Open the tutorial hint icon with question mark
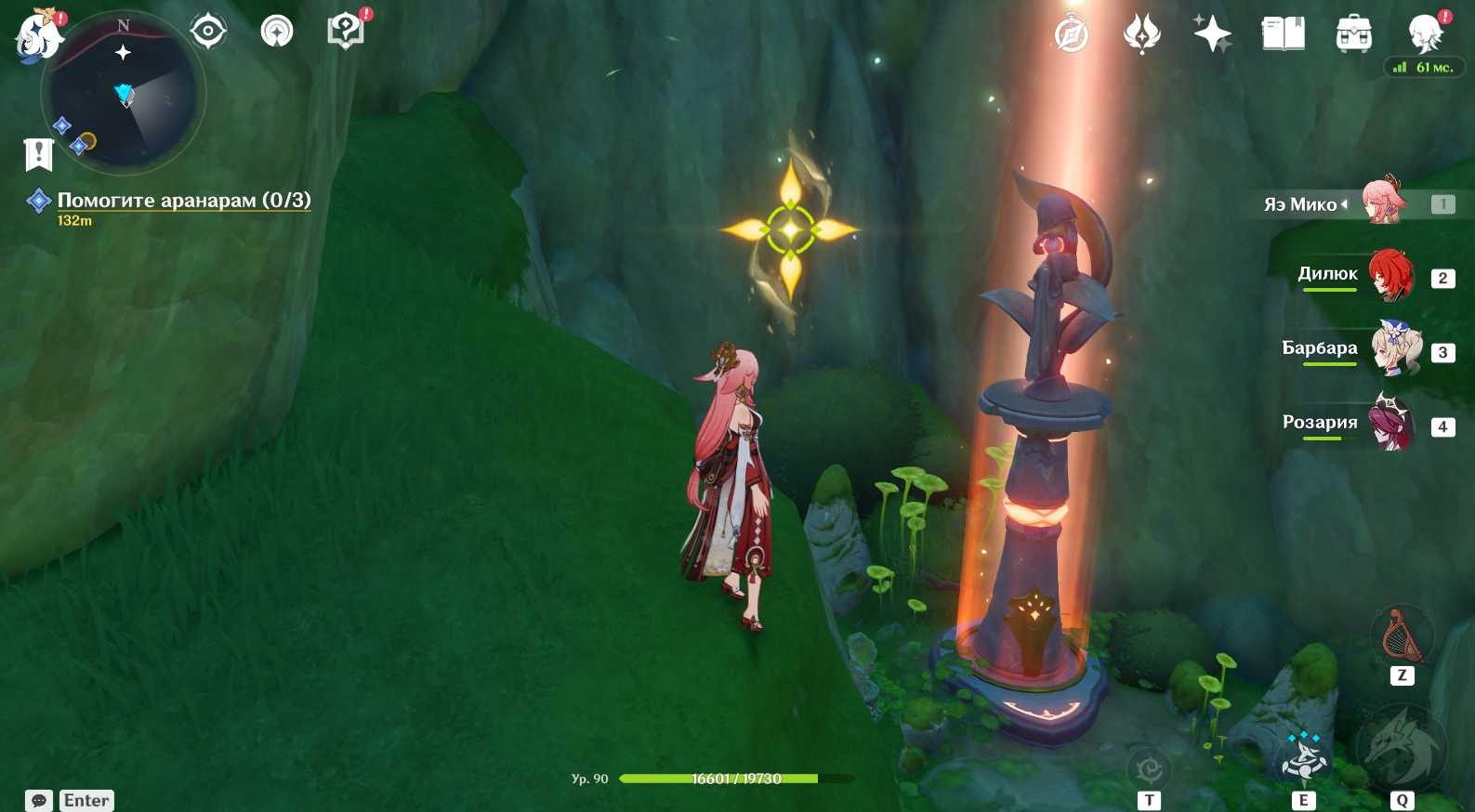Screen dimensions: 1475x812 [346, 31]
